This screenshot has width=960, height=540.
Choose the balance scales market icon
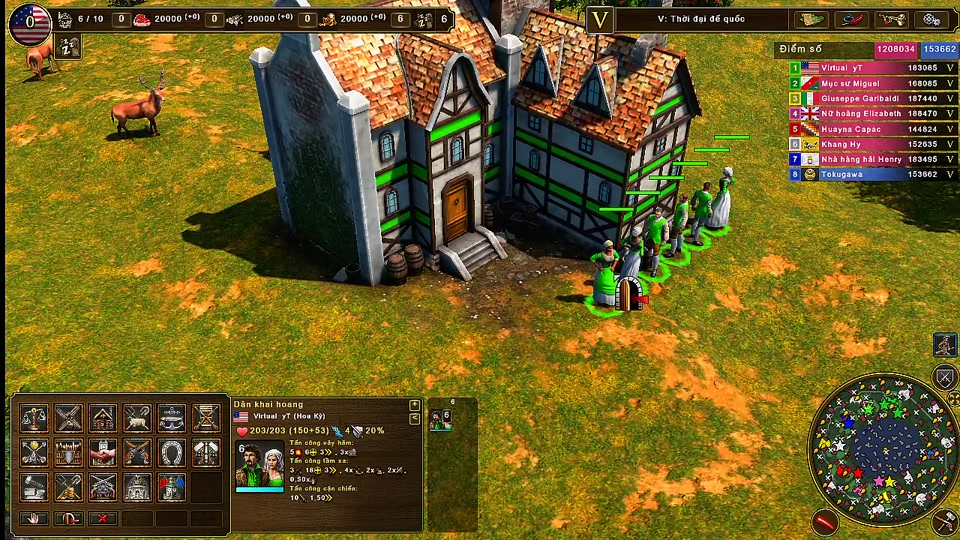click(x=34, y=418)
